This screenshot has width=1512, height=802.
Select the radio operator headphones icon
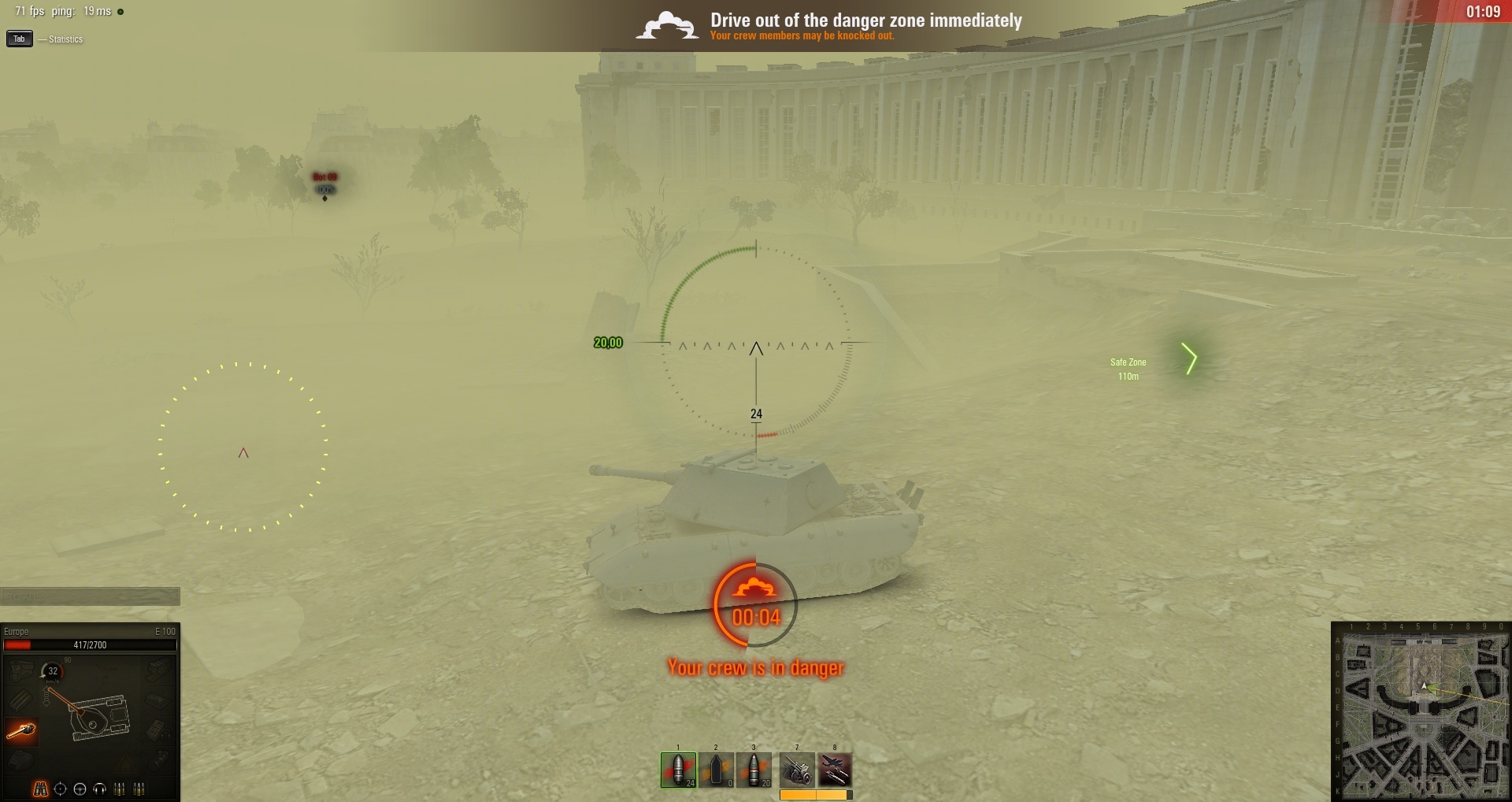click(x=99, y=789)
